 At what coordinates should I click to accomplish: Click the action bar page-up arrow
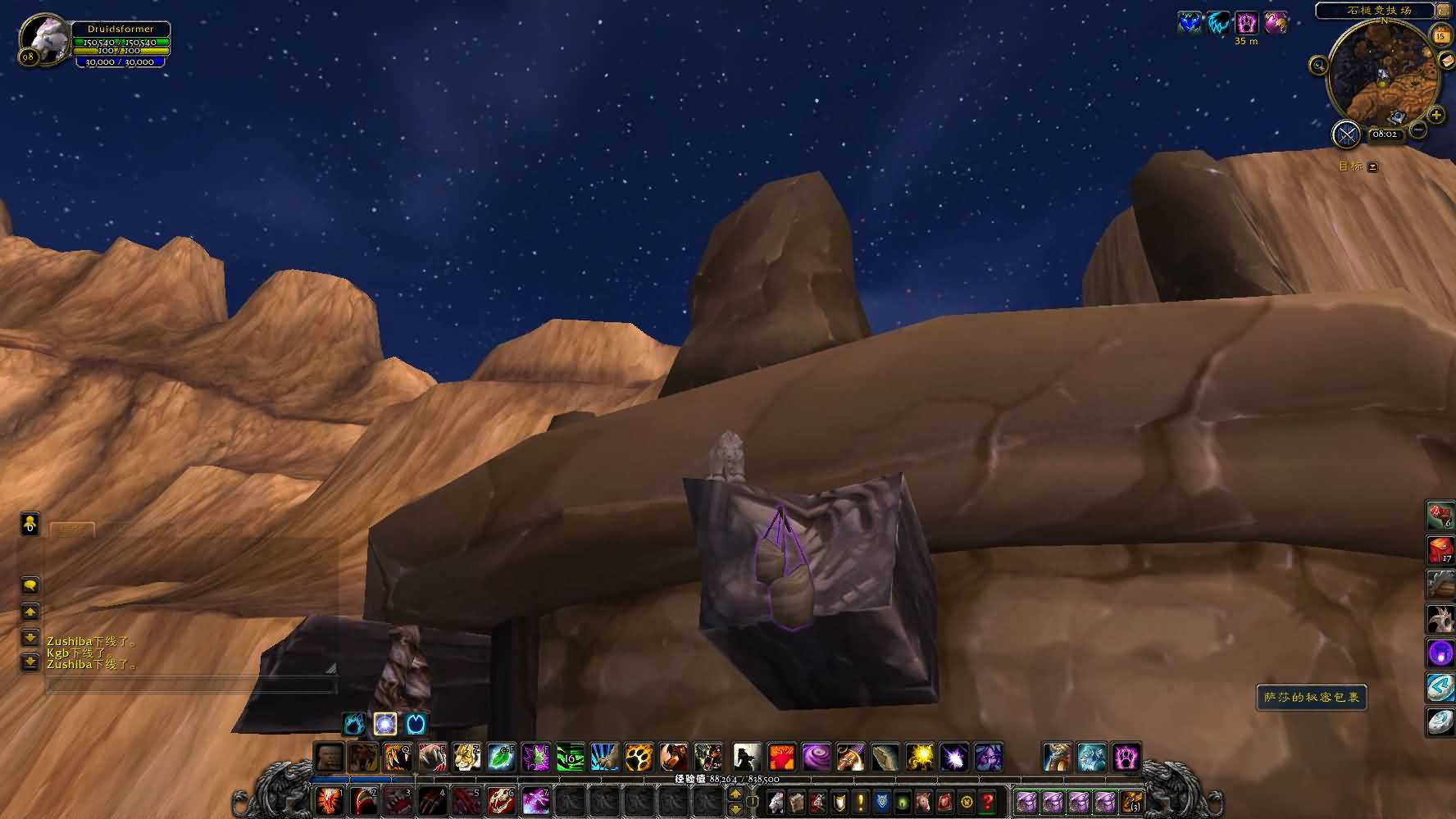pyautogui.click(x=735, y=794)
